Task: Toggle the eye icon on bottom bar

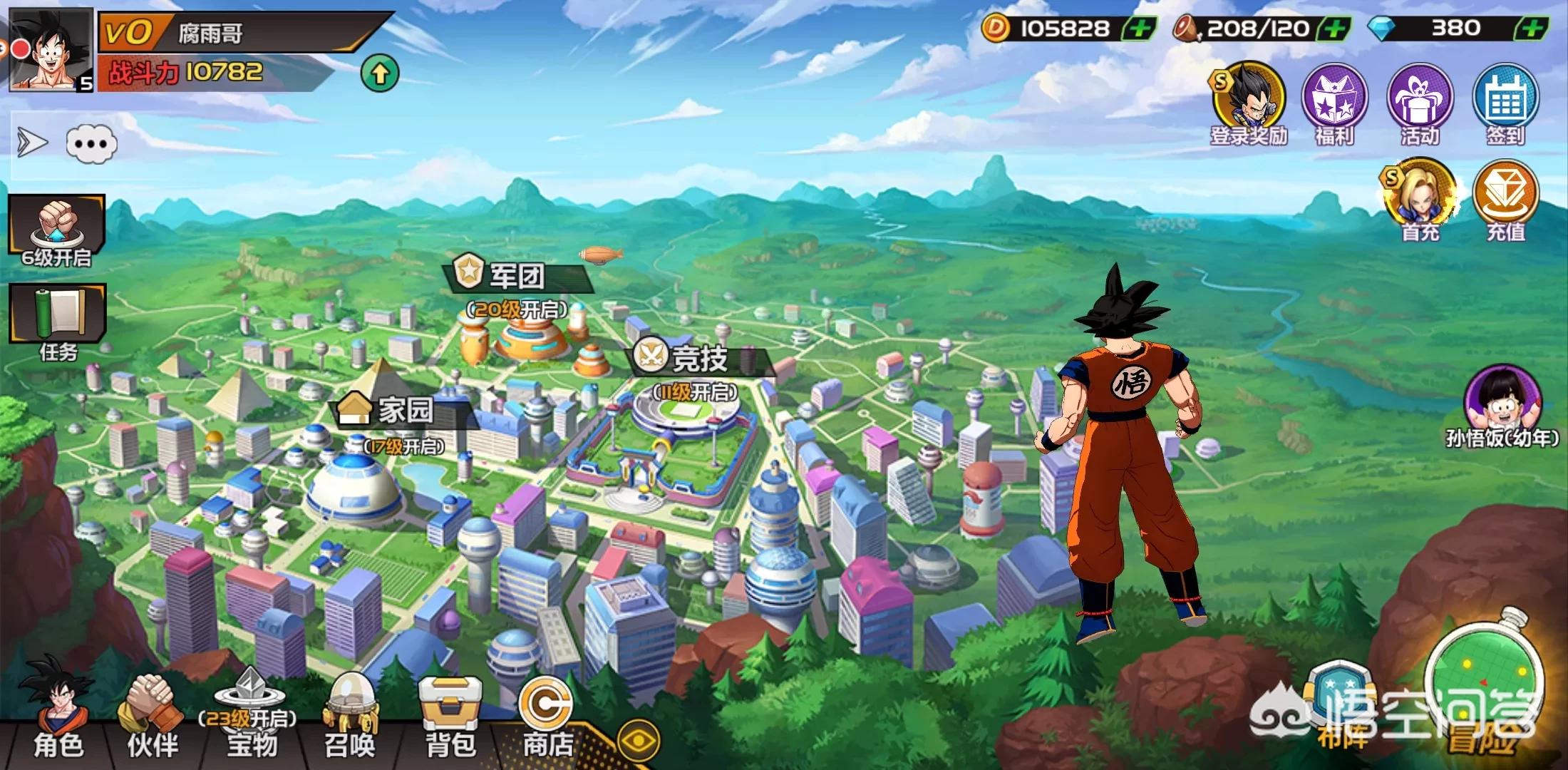Action: tap(639, 741)
